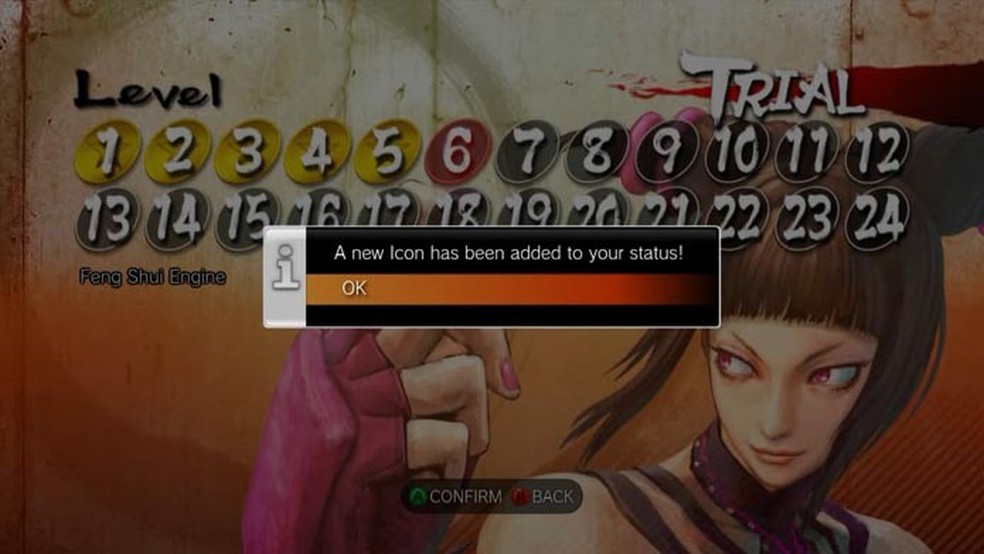984x554 pixels.
Task: Select trial level 4
Action: click(x=317, y=153)
